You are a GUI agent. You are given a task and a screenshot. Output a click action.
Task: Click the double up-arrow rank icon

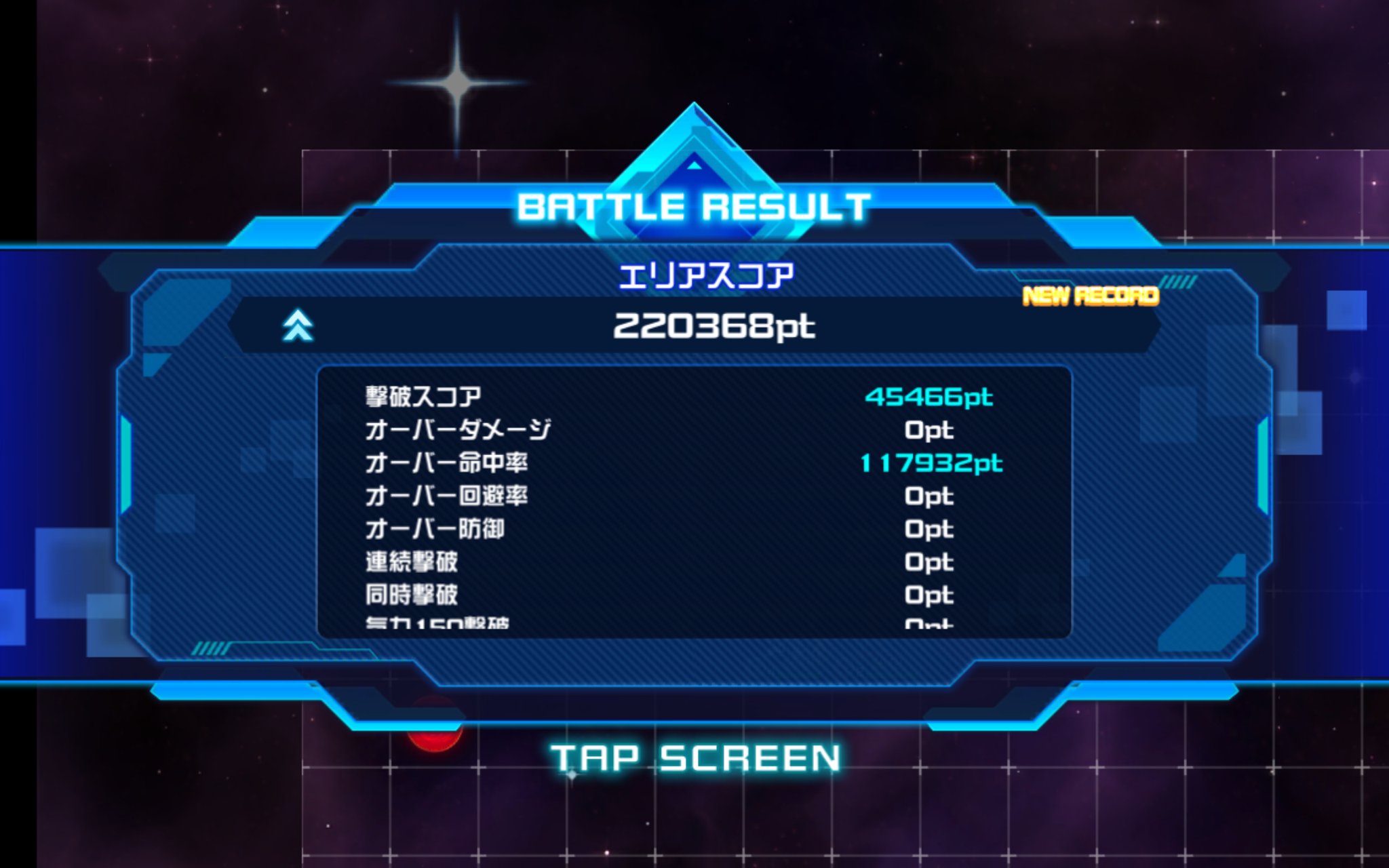298,325
